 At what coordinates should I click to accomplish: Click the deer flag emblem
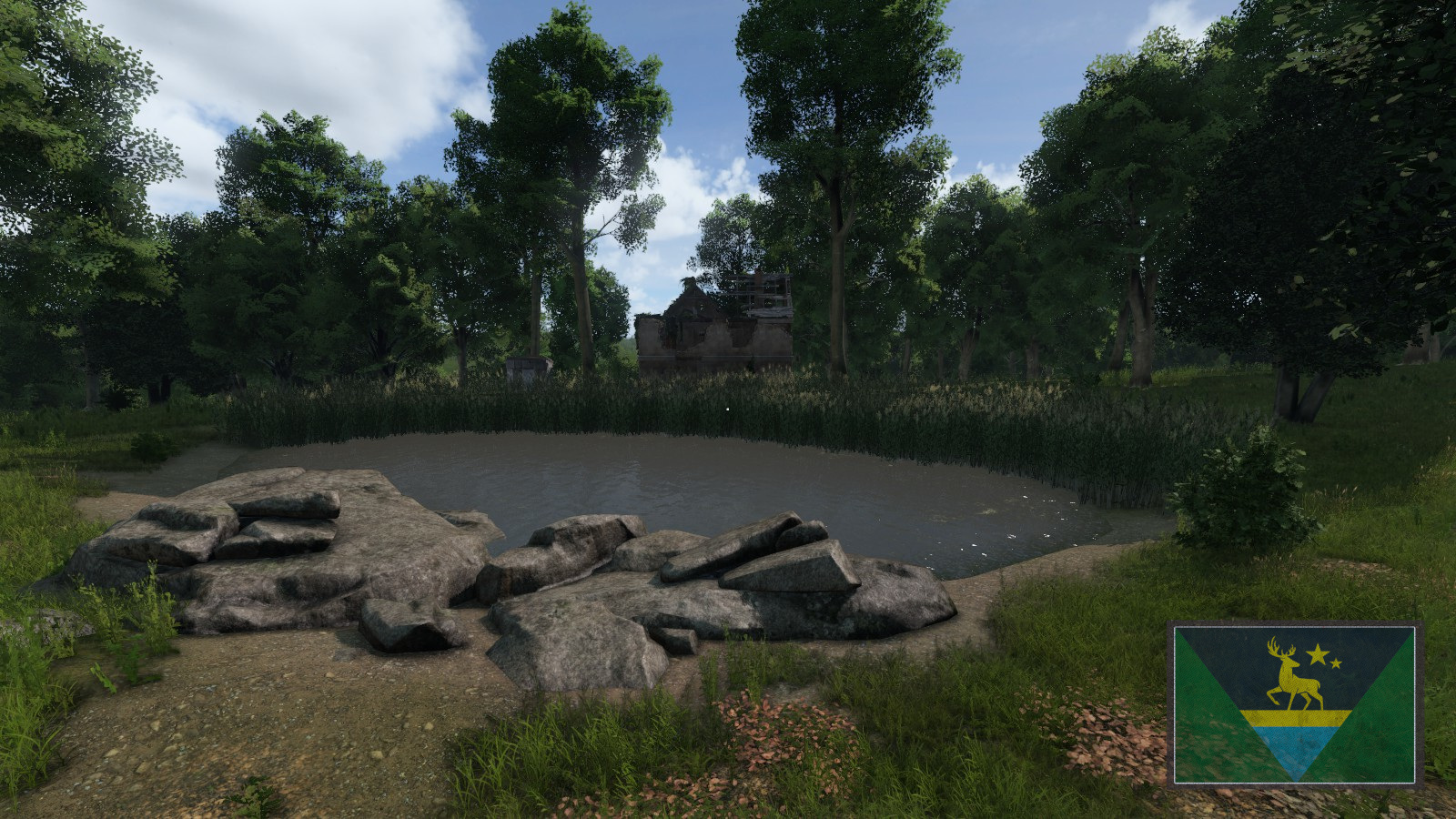(1294, 704)
